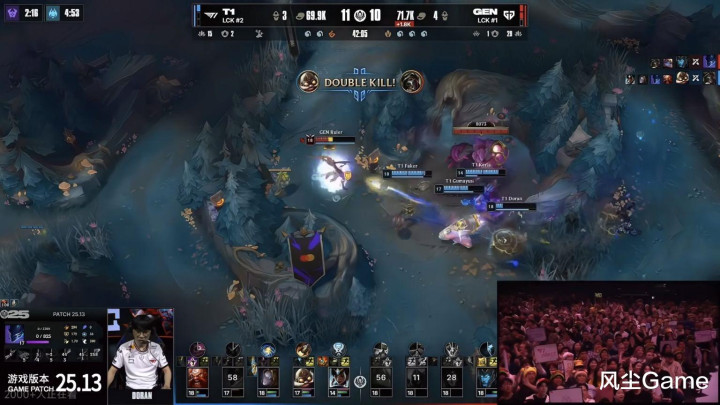Screen dimensions: 720x405
Task: Click the dead champion portrait showing 58
Action: point(233,377)
